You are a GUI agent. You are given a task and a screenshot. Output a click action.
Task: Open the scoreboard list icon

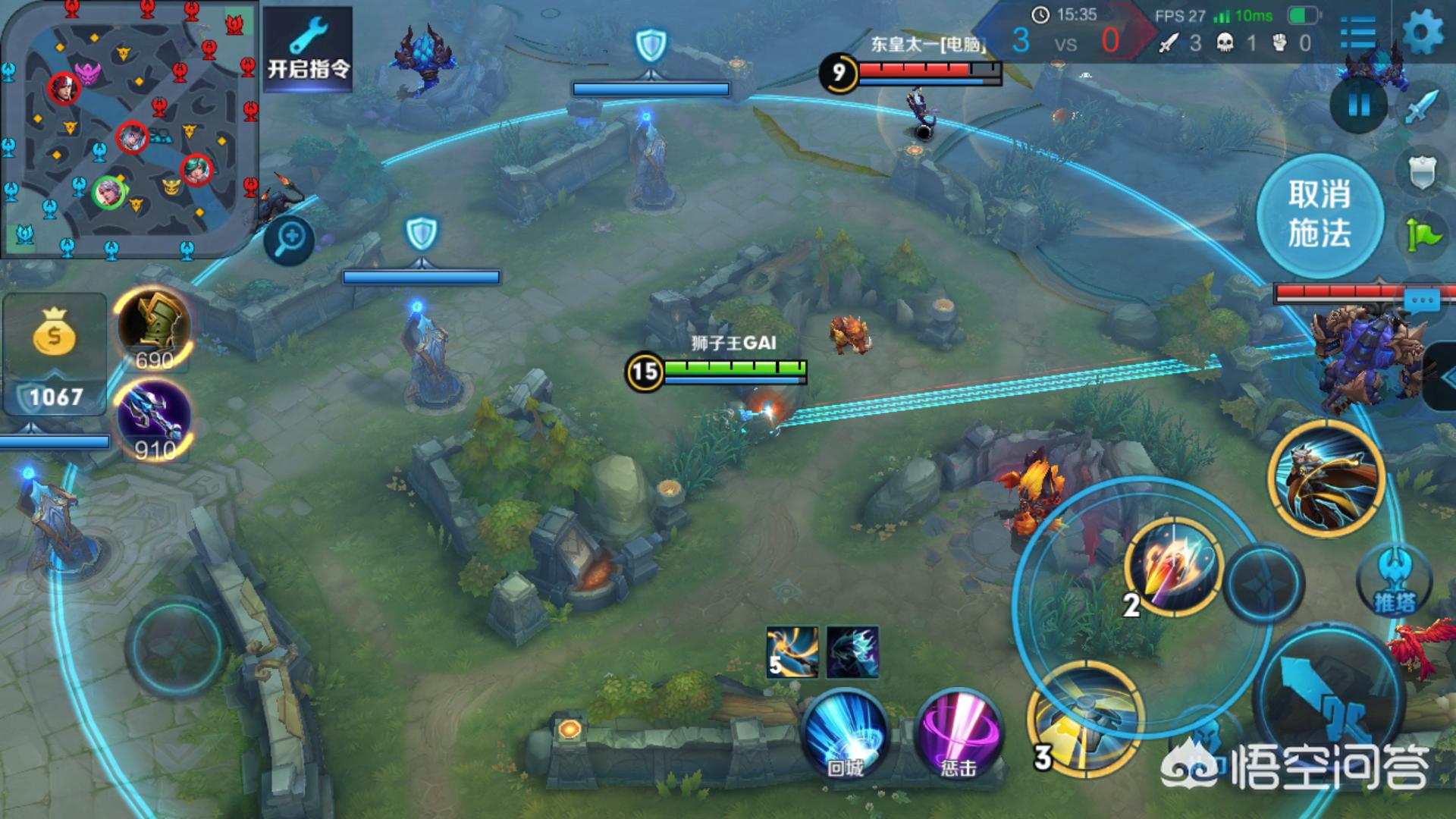coord(1357,33)
